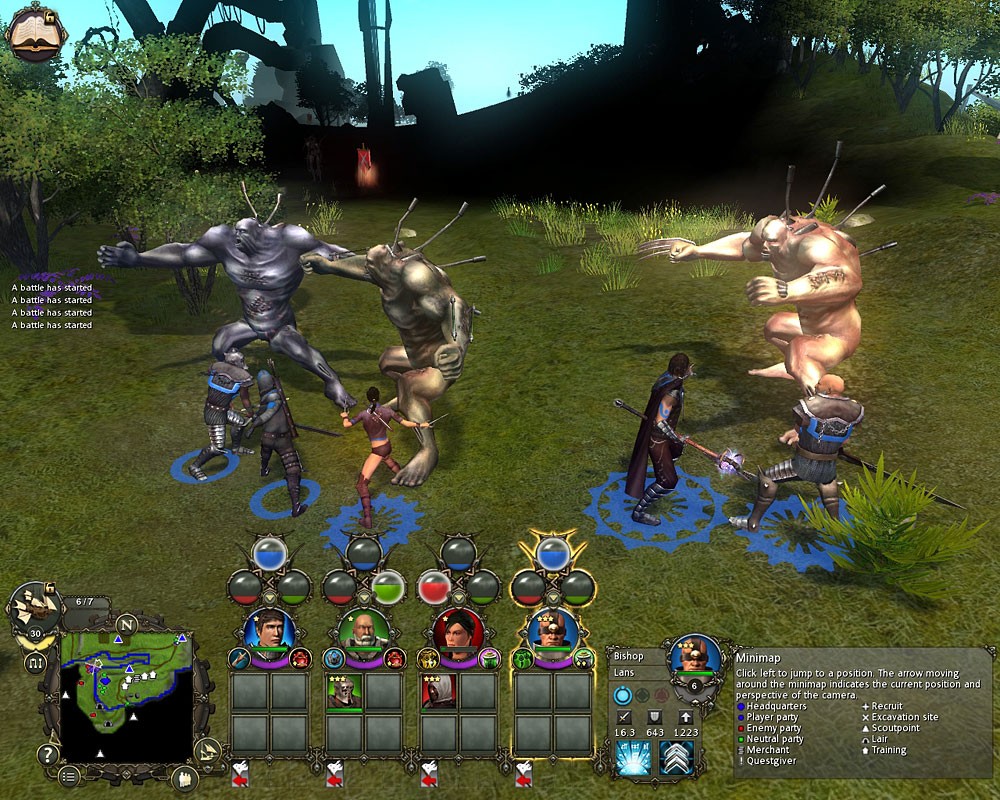
Task: Activate the triple chevron ability
Action: [677, 759]
